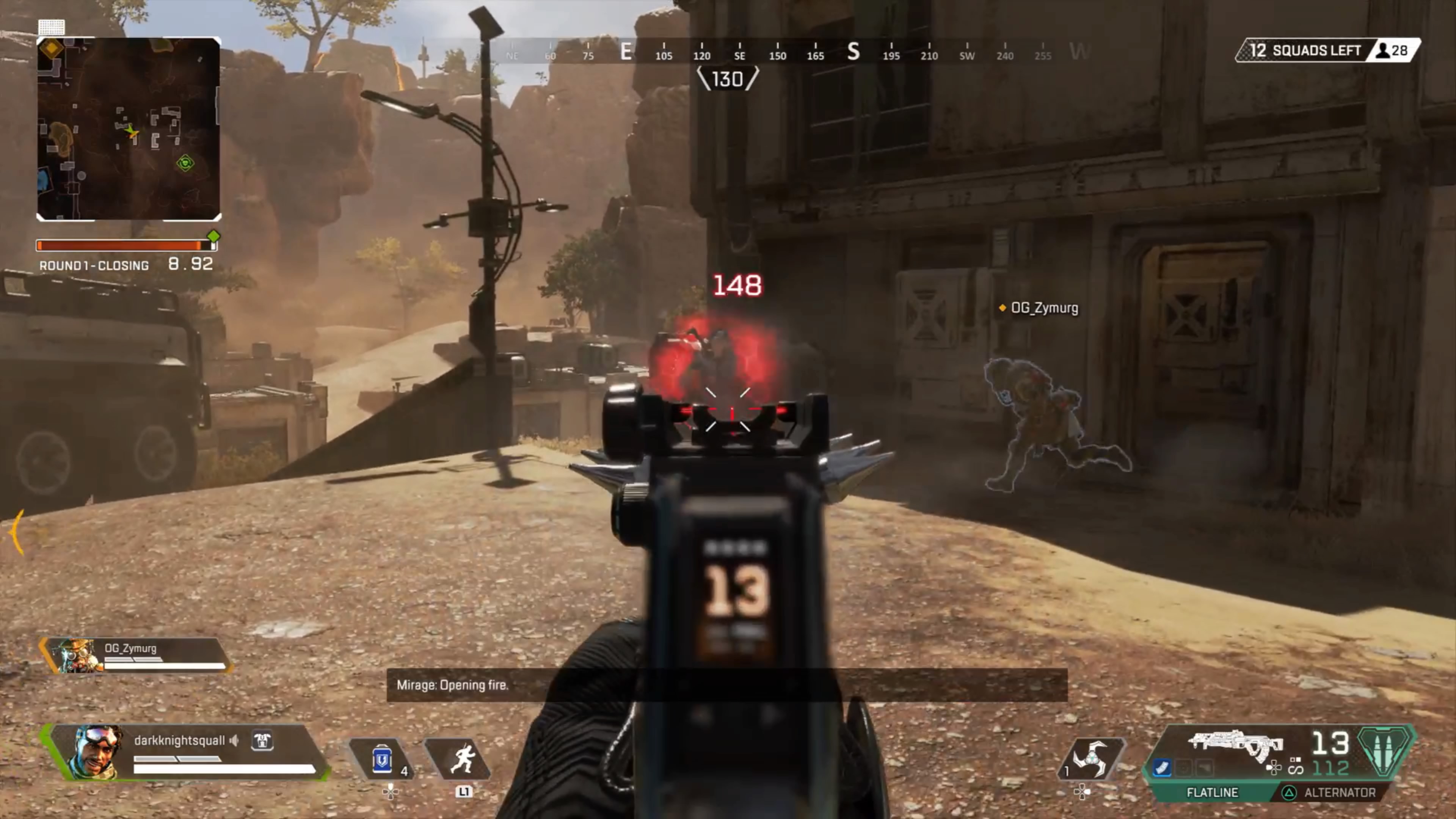Select the Flatline weapon slot
1456x819 pixels.
(x=1212, y=792)
